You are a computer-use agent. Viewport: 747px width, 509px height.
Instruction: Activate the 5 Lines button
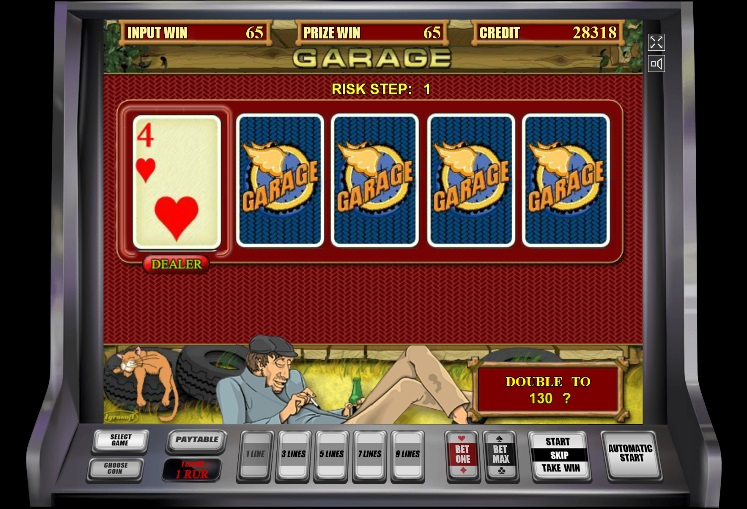click(x=331, y=456)
